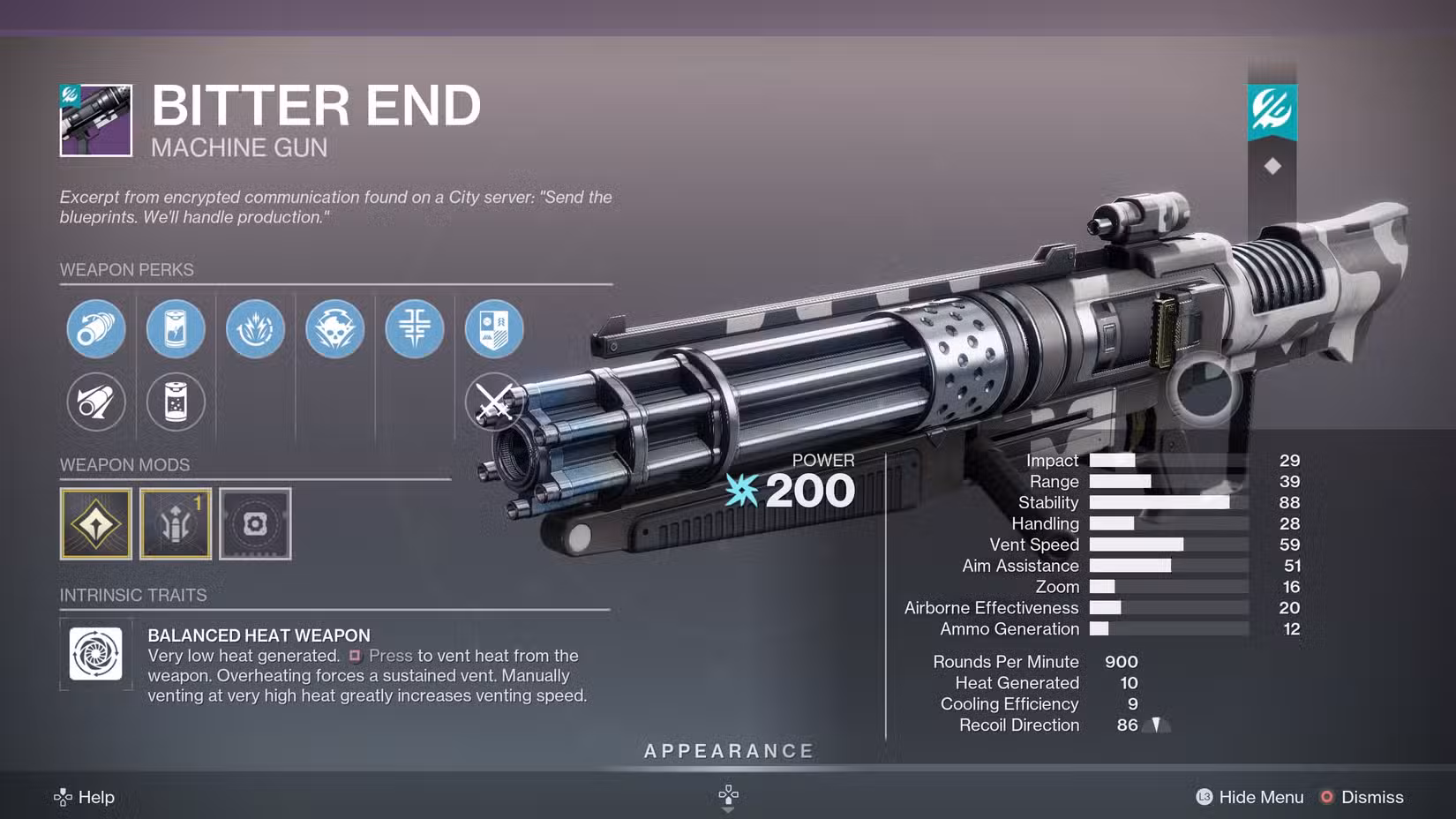This screenshot has width=1456, height=819.
Task: Open the ammo mod slot marked 1
Action: point(176,524)
